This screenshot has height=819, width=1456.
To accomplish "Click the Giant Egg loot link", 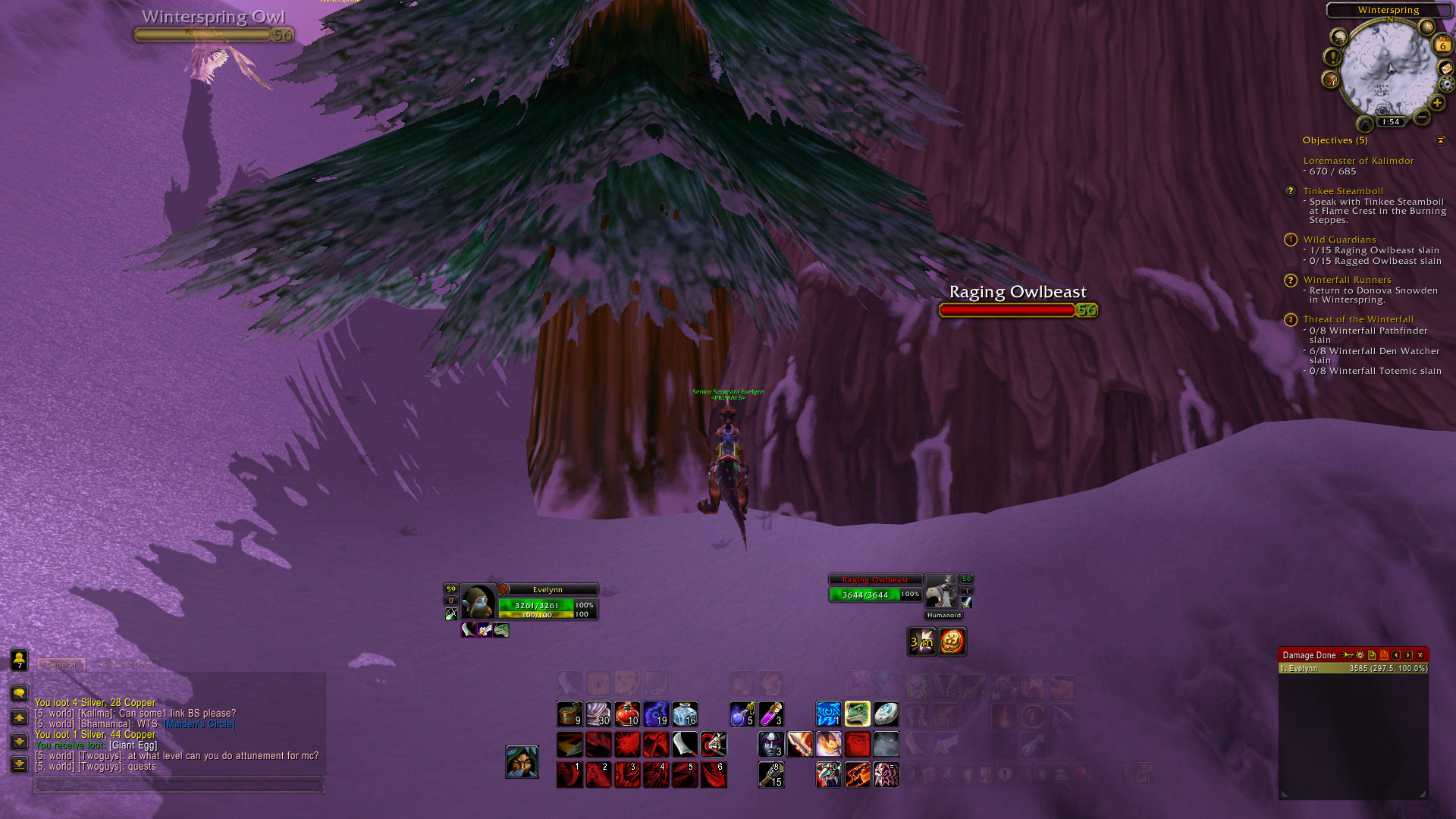I will [133, 745].
